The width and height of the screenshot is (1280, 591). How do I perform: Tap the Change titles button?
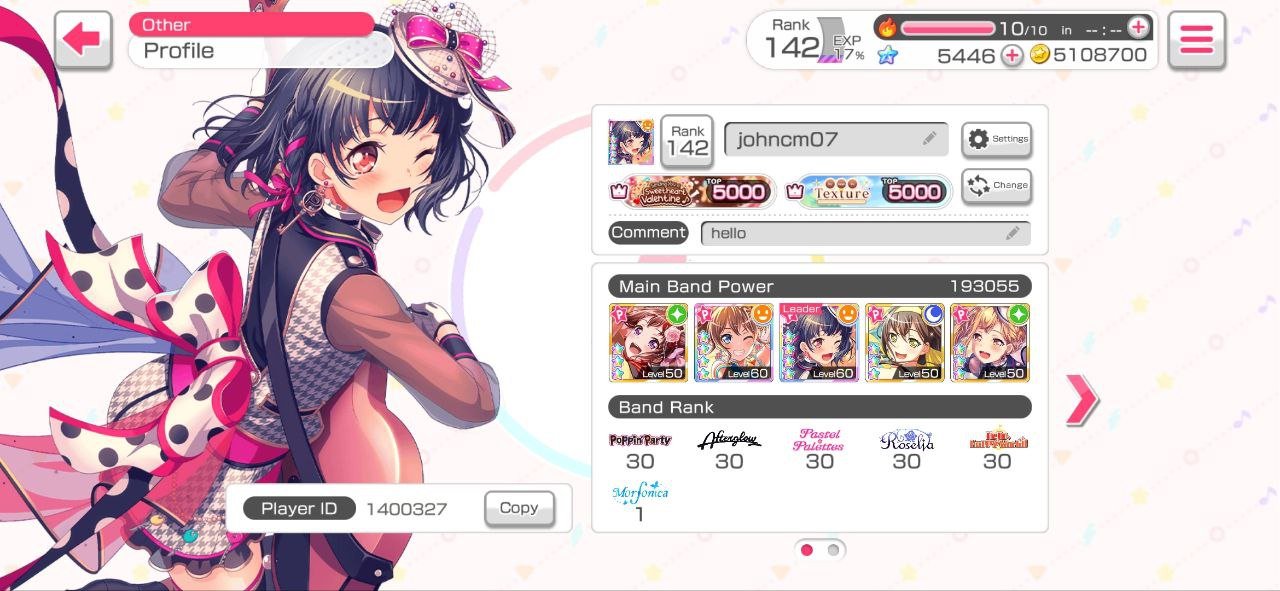(x=997, y=186)
